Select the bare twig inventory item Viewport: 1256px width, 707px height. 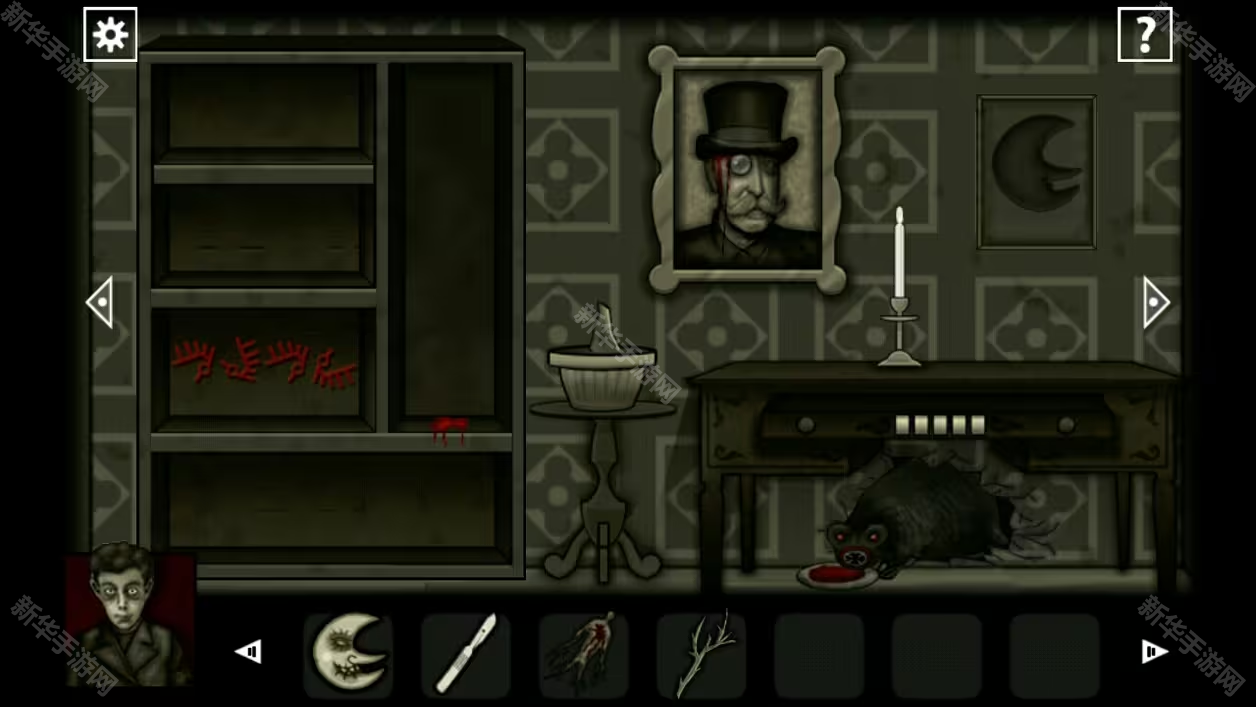coord(701,654)
